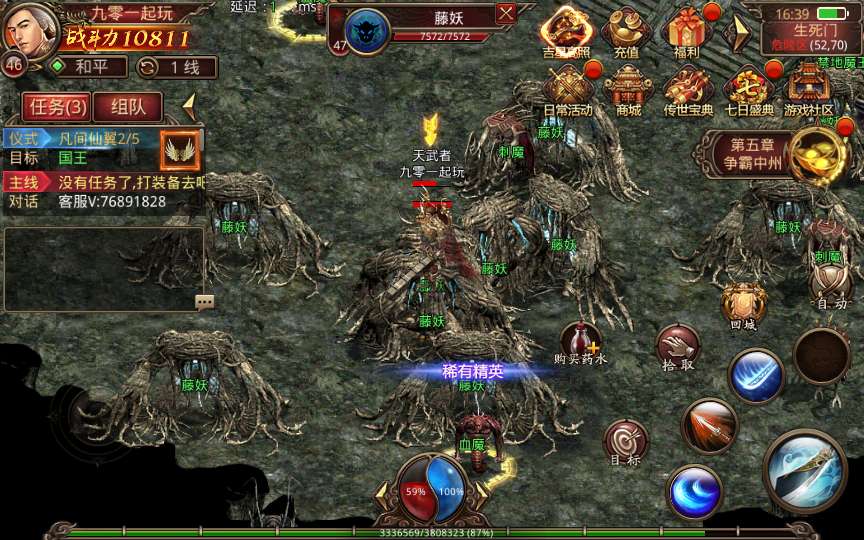
Task: Switch to the 组队 team tab
Action: 135,106
